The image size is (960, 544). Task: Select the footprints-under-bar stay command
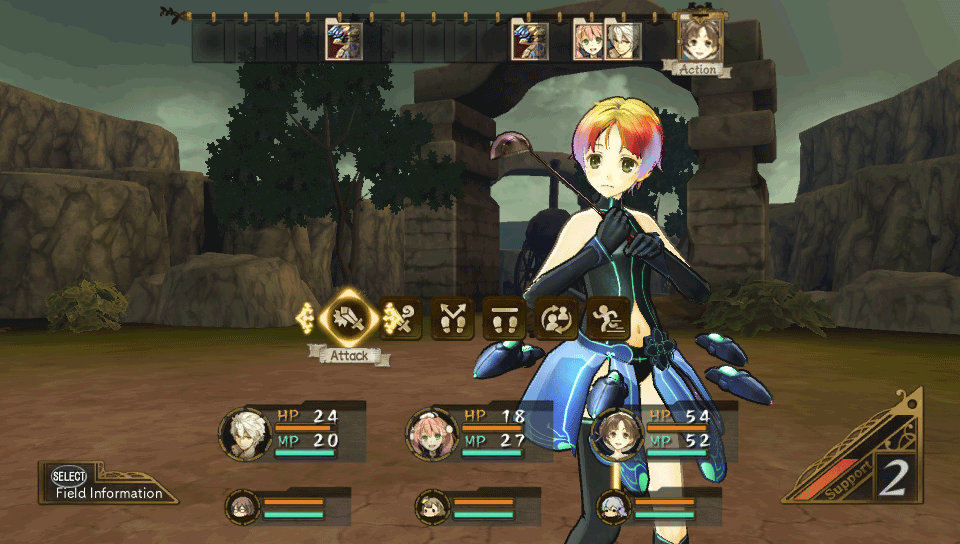click(504, 319)
